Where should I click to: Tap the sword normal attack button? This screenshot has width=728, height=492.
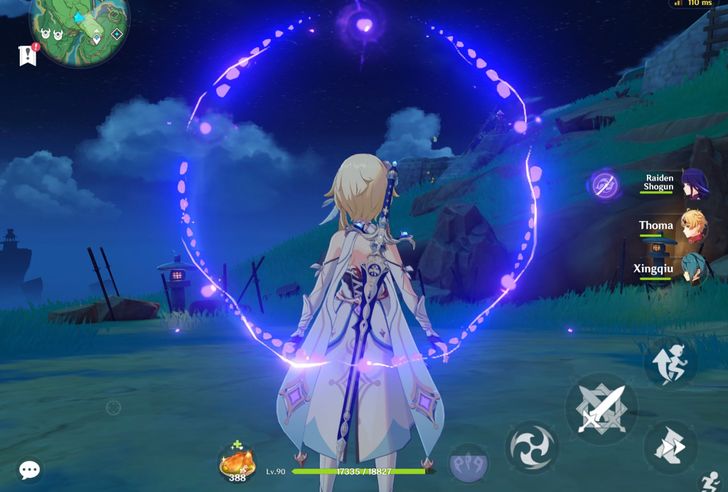coord(600,408)
